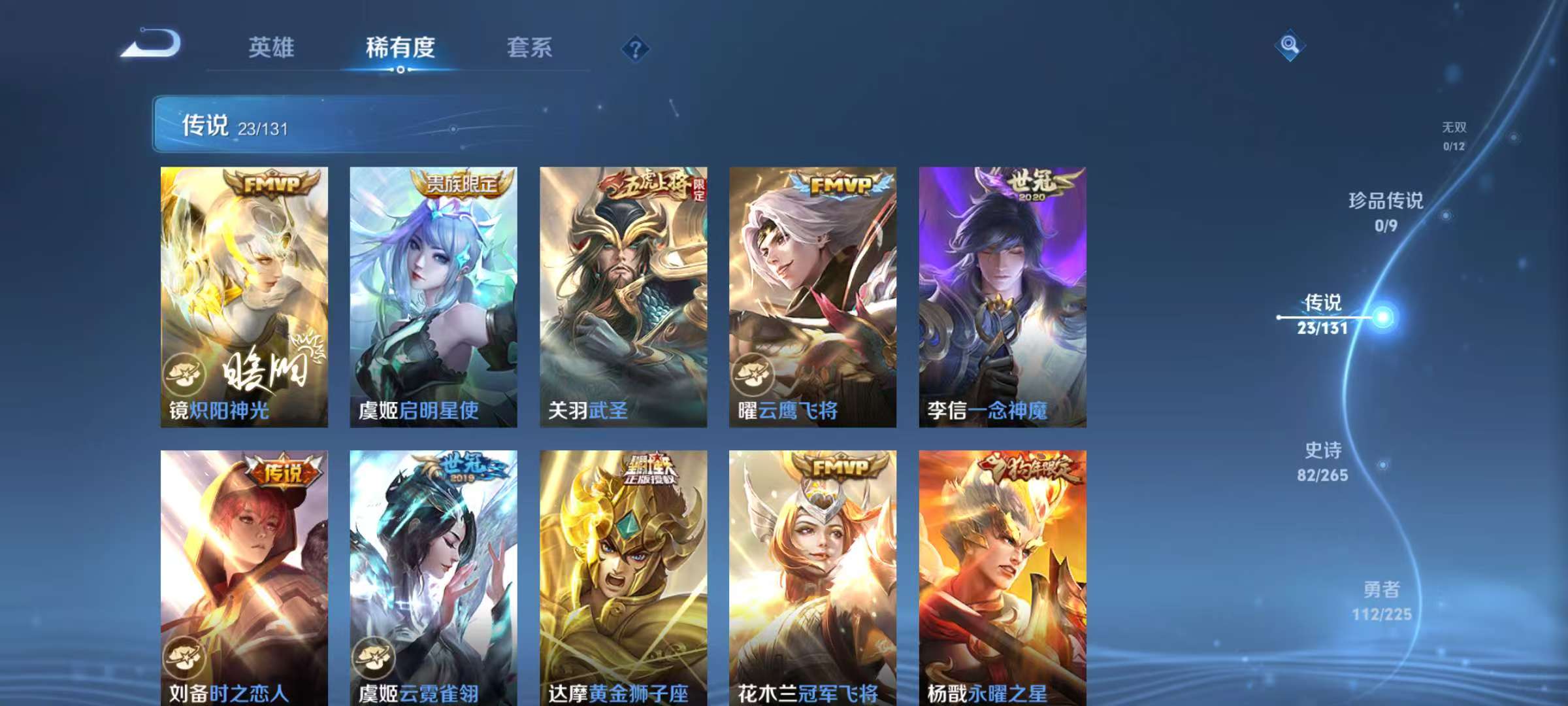
Task: Switch to the 套系 tab
Action: [x=531, y=47]
